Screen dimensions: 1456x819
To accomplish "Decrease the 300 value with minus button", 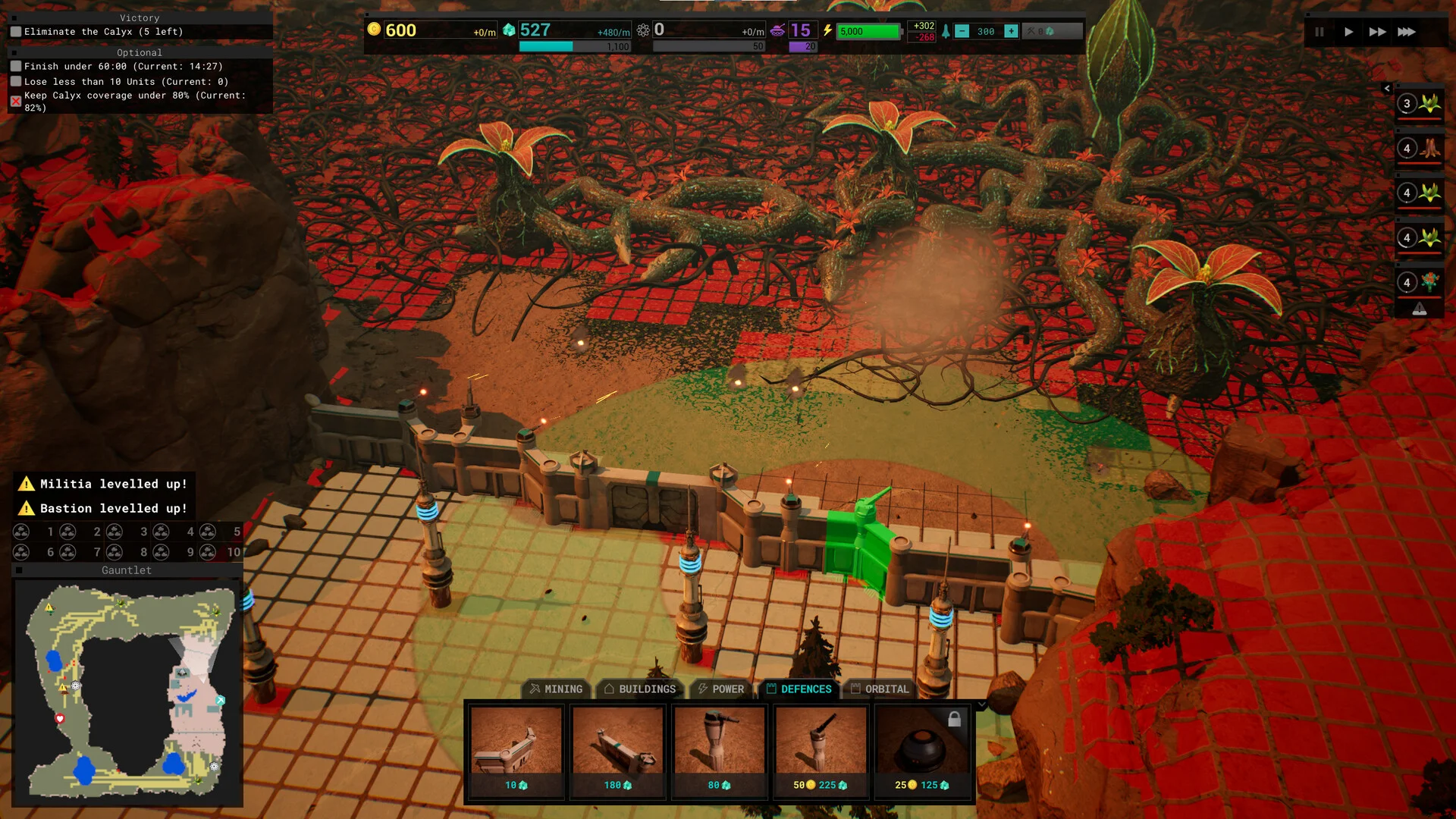I will click(x=962, y=31).
